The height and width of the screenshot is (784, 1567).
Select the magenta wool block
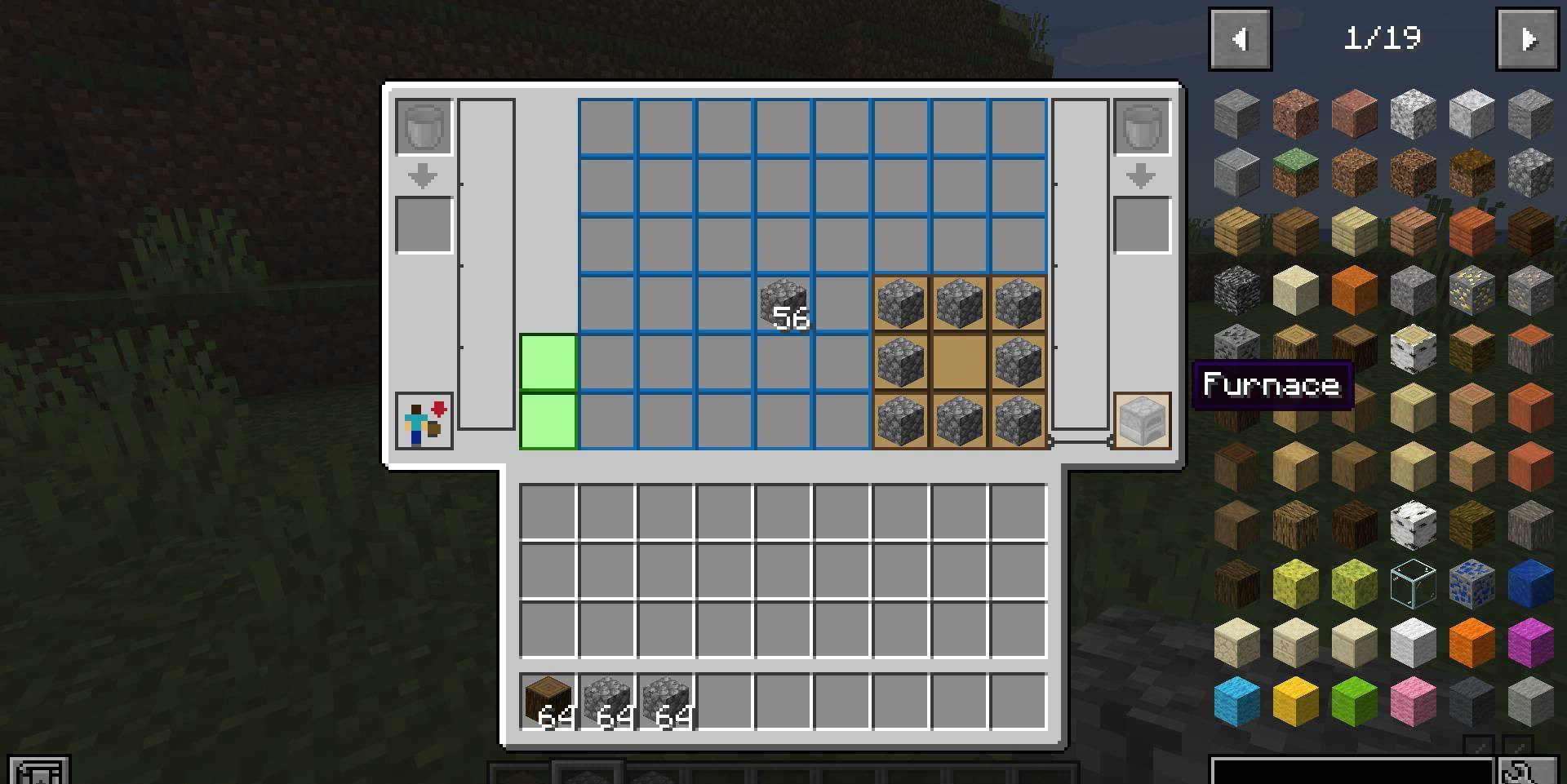[x=1530, y=642]
